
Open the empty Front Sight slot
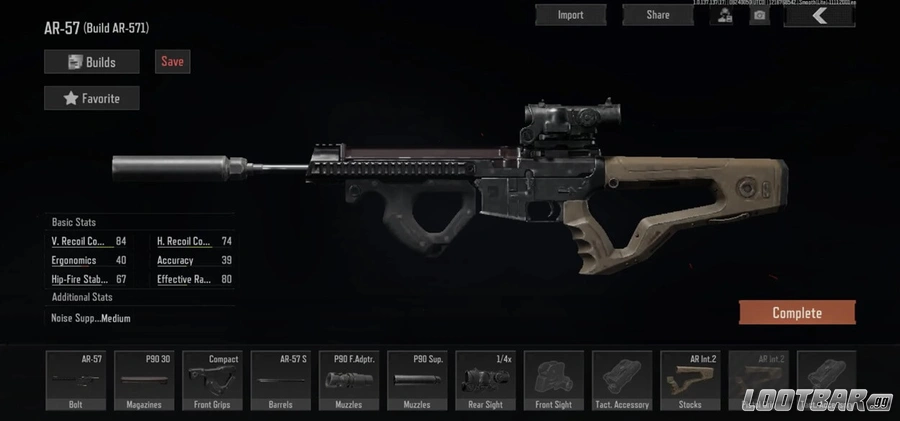pos(553,381)
